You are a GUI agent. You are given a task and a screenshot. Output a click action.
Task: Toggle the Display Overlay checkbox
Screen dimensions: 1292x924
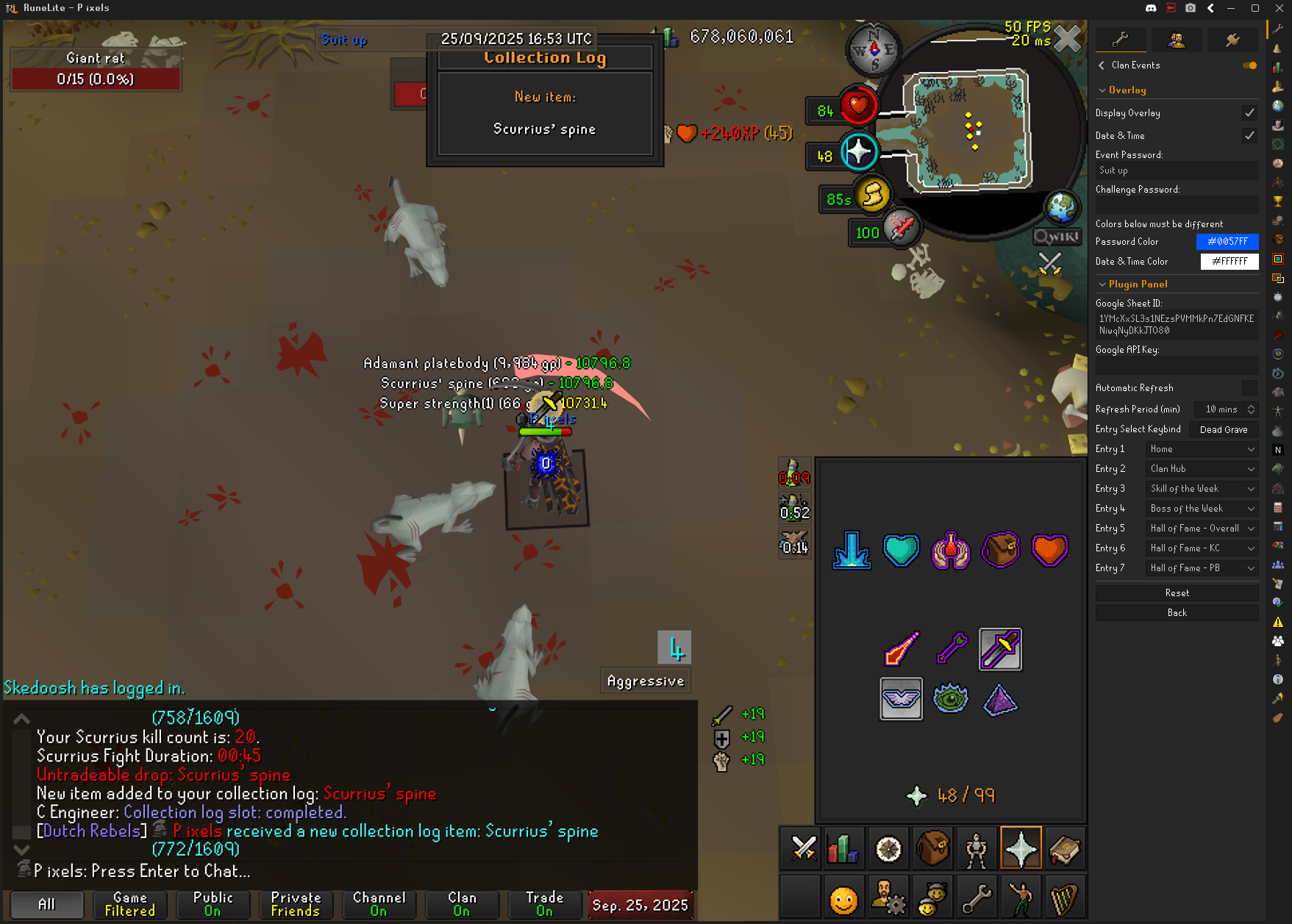[1249, 112]
